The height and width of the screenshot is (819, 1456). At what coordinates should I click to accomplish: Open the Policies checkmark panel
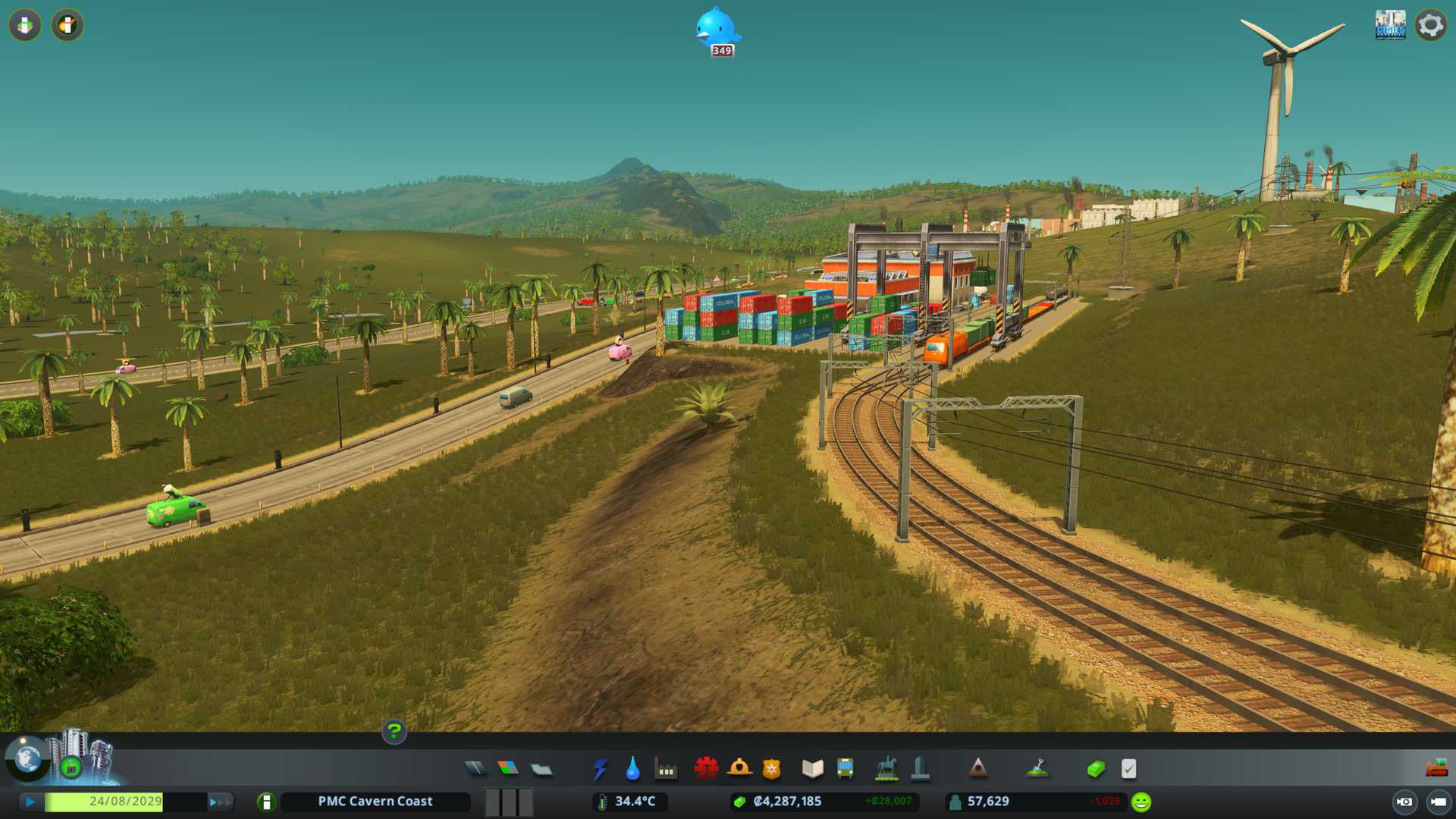click(1128, 769)
